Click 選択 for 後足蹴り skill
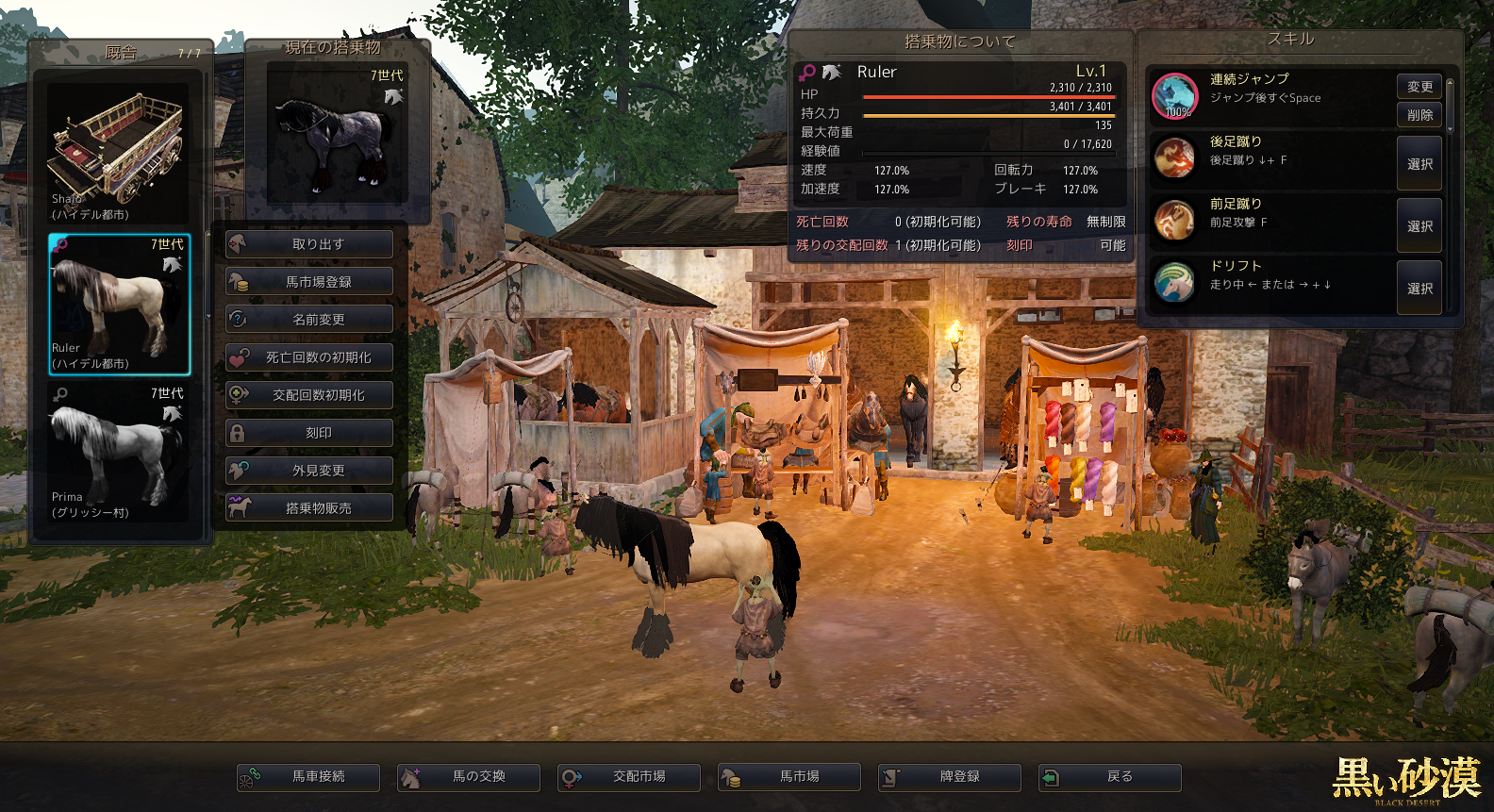Screen dimensions: 1494x812 point(1419,164)
